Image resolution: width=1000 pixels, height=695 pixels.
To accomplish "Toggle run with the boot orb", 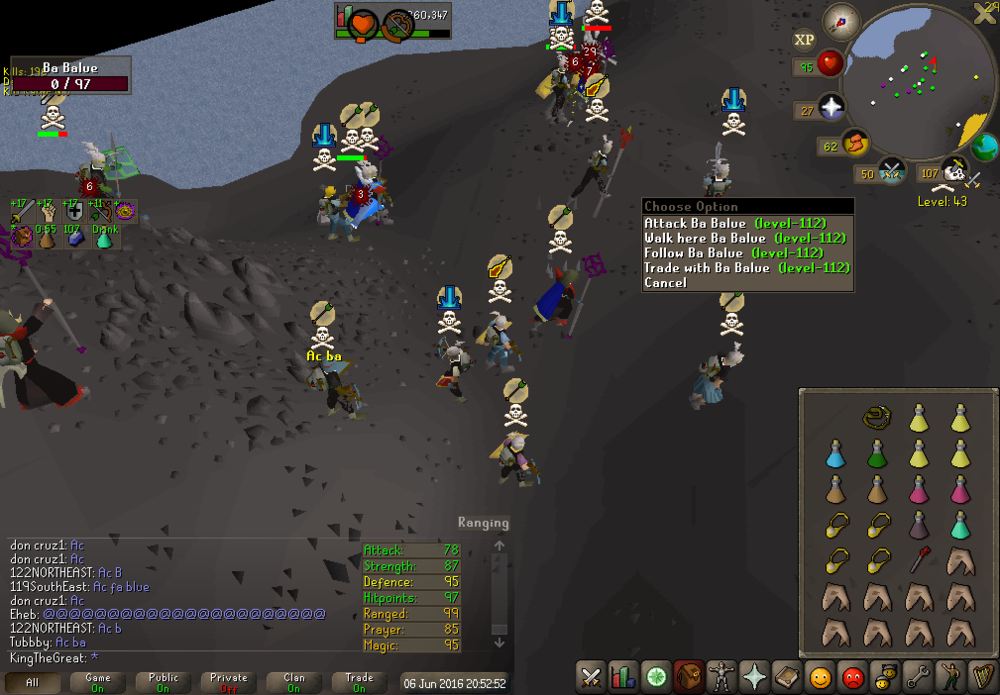I will point(856,144).
